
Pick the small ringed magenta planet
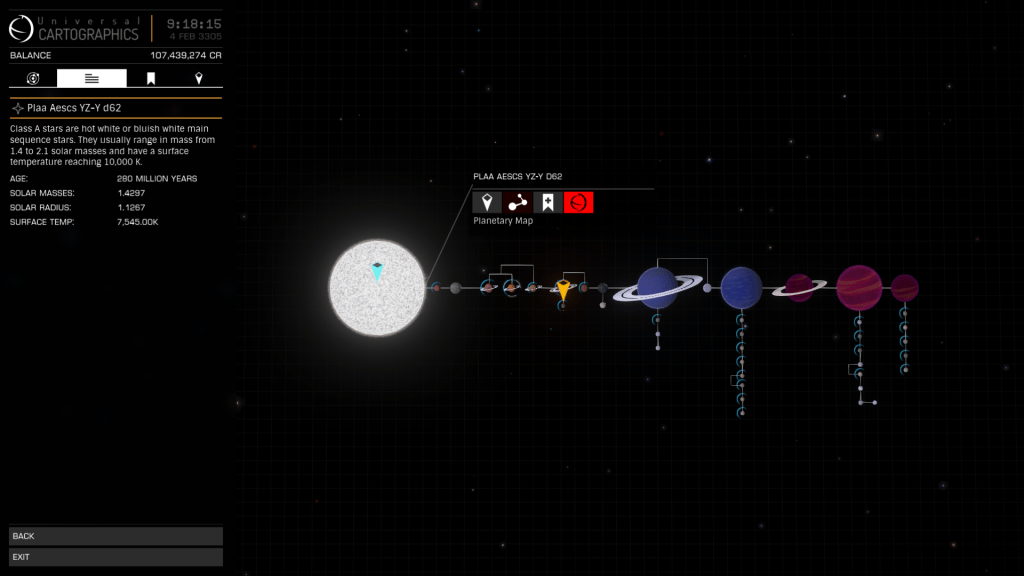point(799,288)
